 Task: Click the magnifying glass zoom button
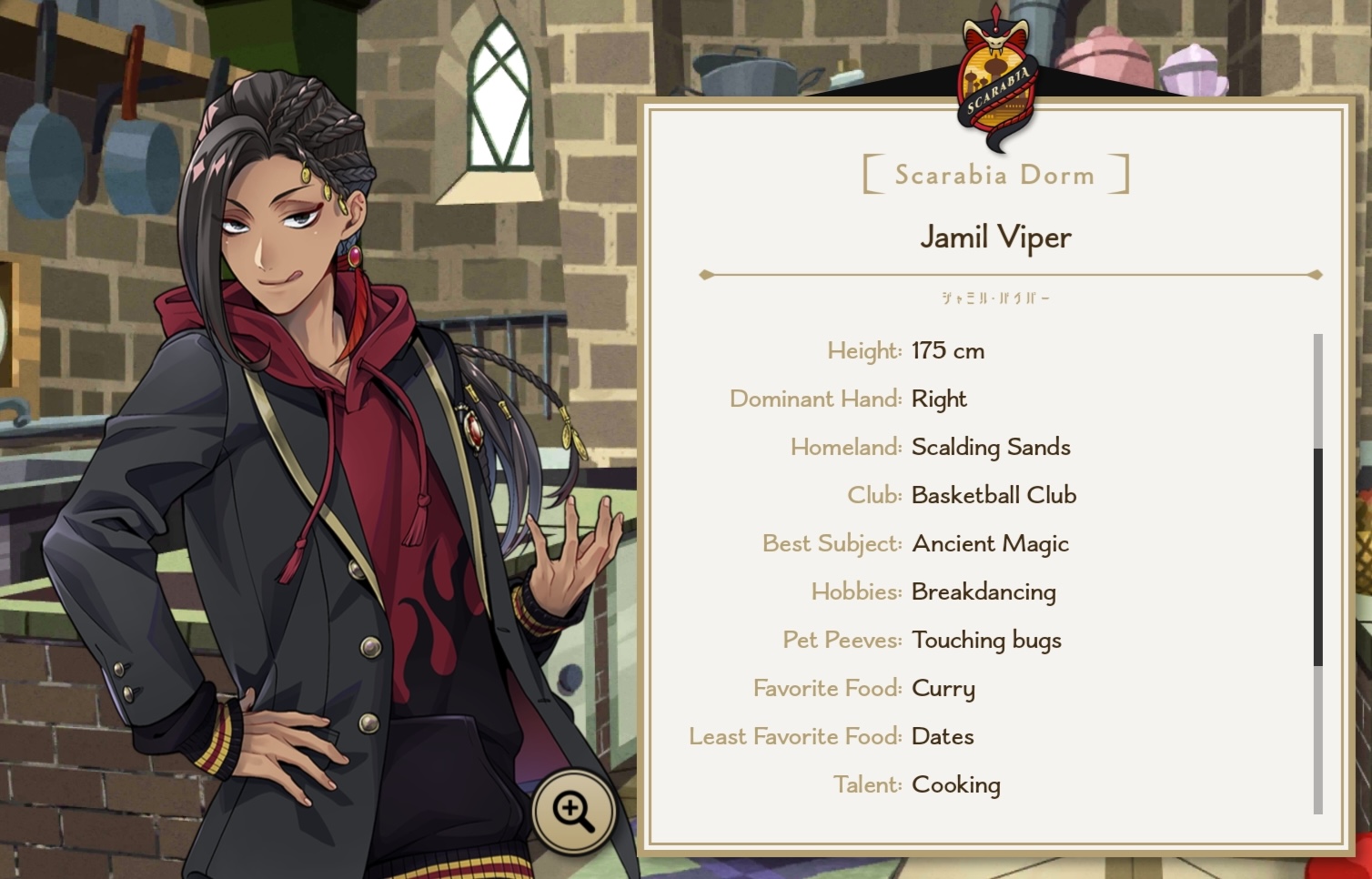coord(573,811)
